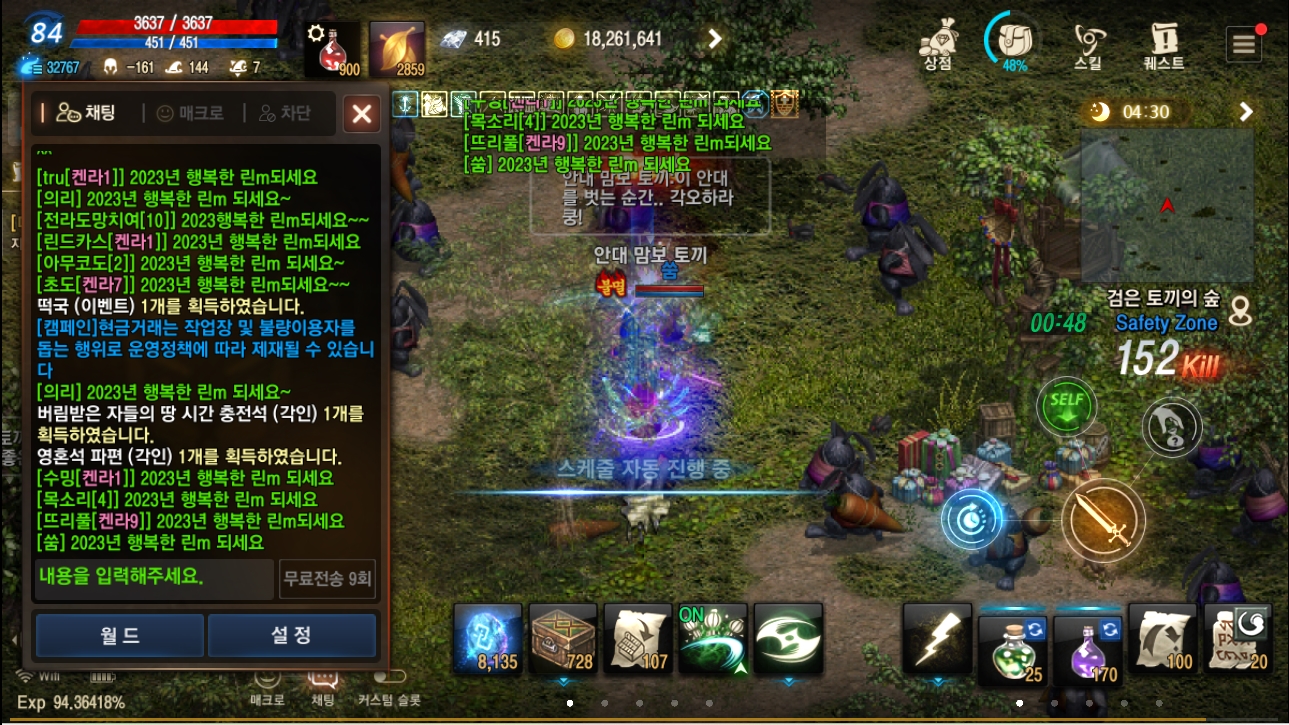The image size is (1289, 725).
Task: Open the hamburger main menu
Action: point(1244,44)
